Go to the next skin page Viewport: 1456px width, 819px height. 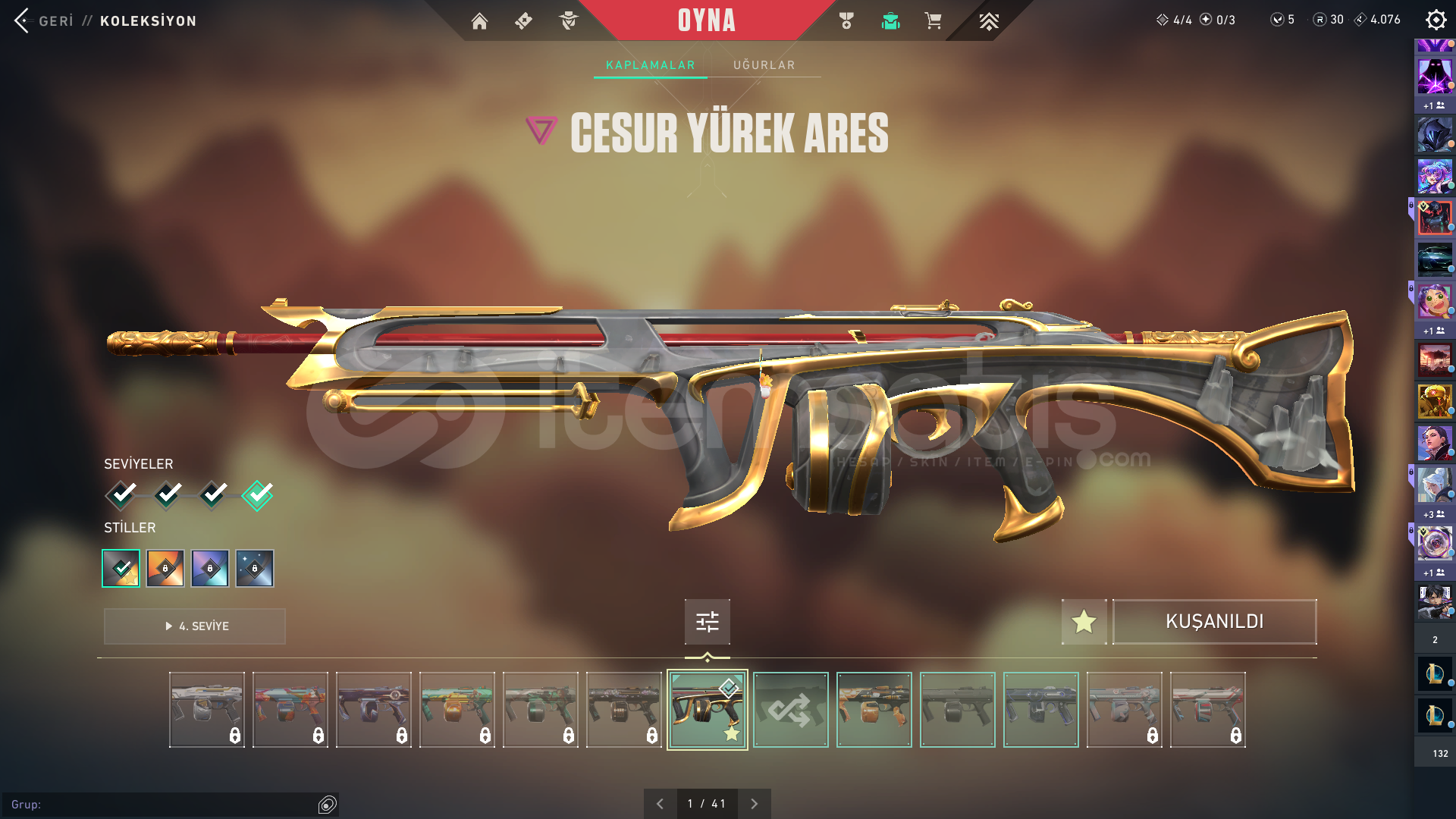[754, 804]
